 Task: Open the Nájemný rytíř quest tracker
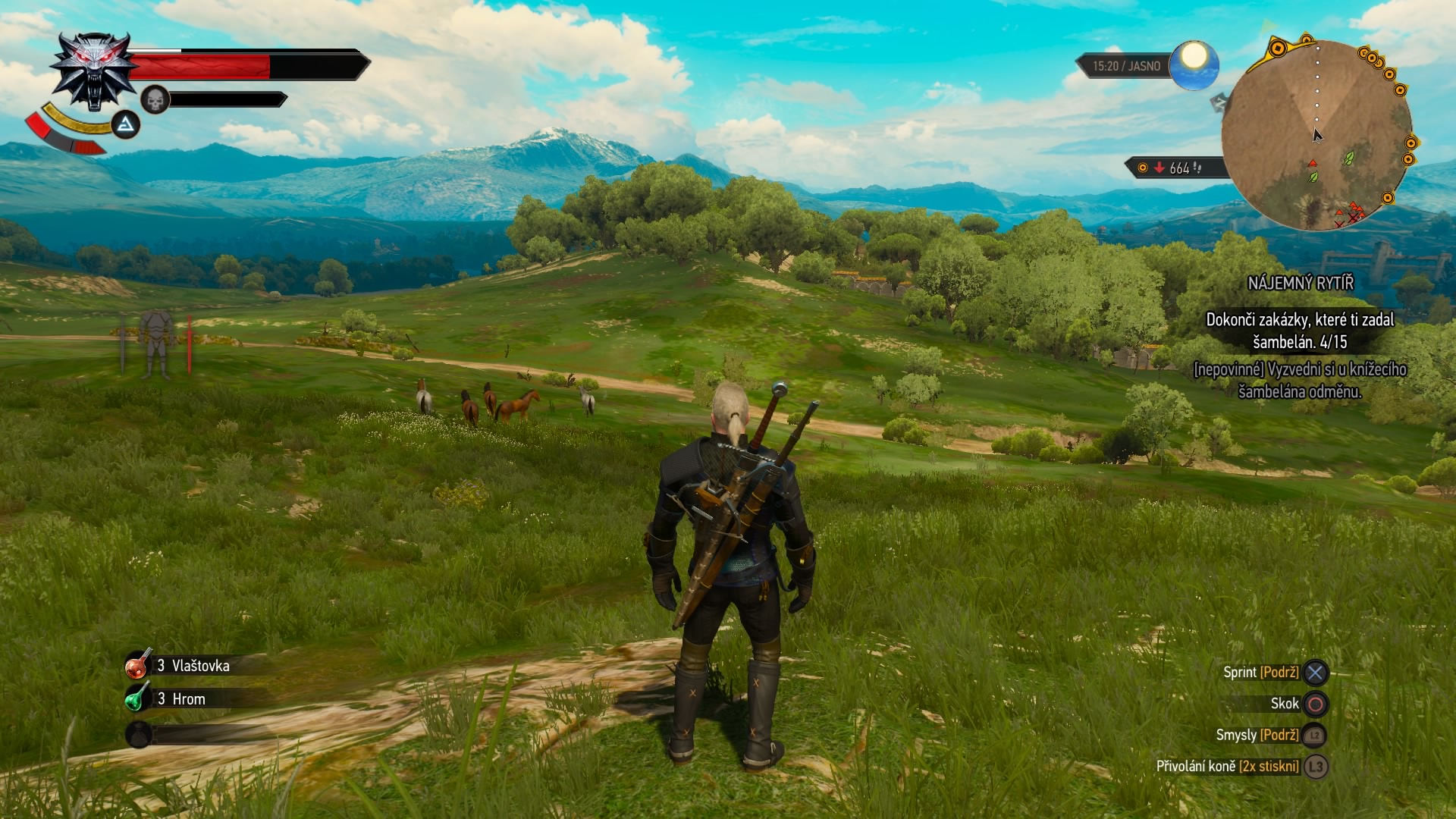click(1300, 284)
